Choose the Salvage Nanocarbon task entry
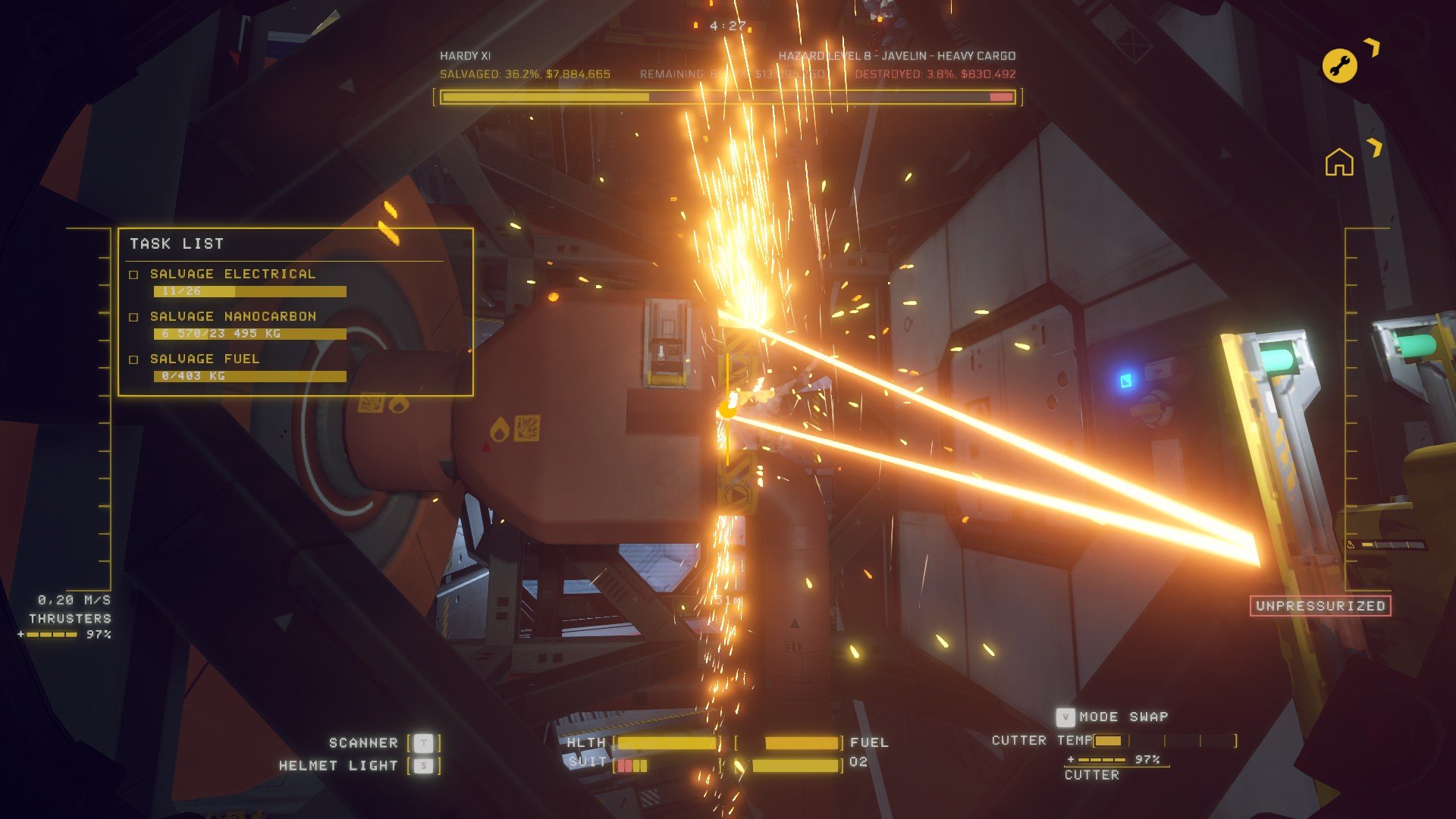This screenshot has height=819, width=1456. click(232, 316)
